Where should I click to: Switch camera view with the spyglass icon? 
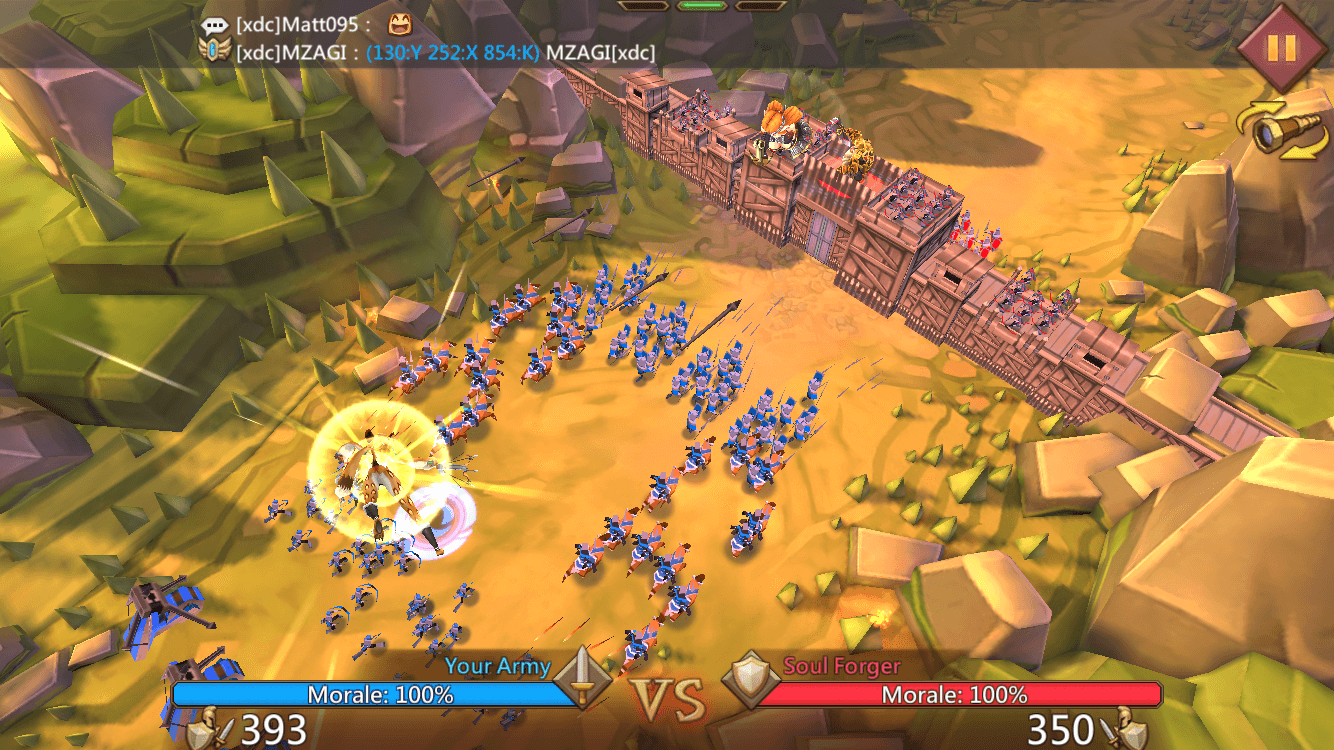point(1283,132)
